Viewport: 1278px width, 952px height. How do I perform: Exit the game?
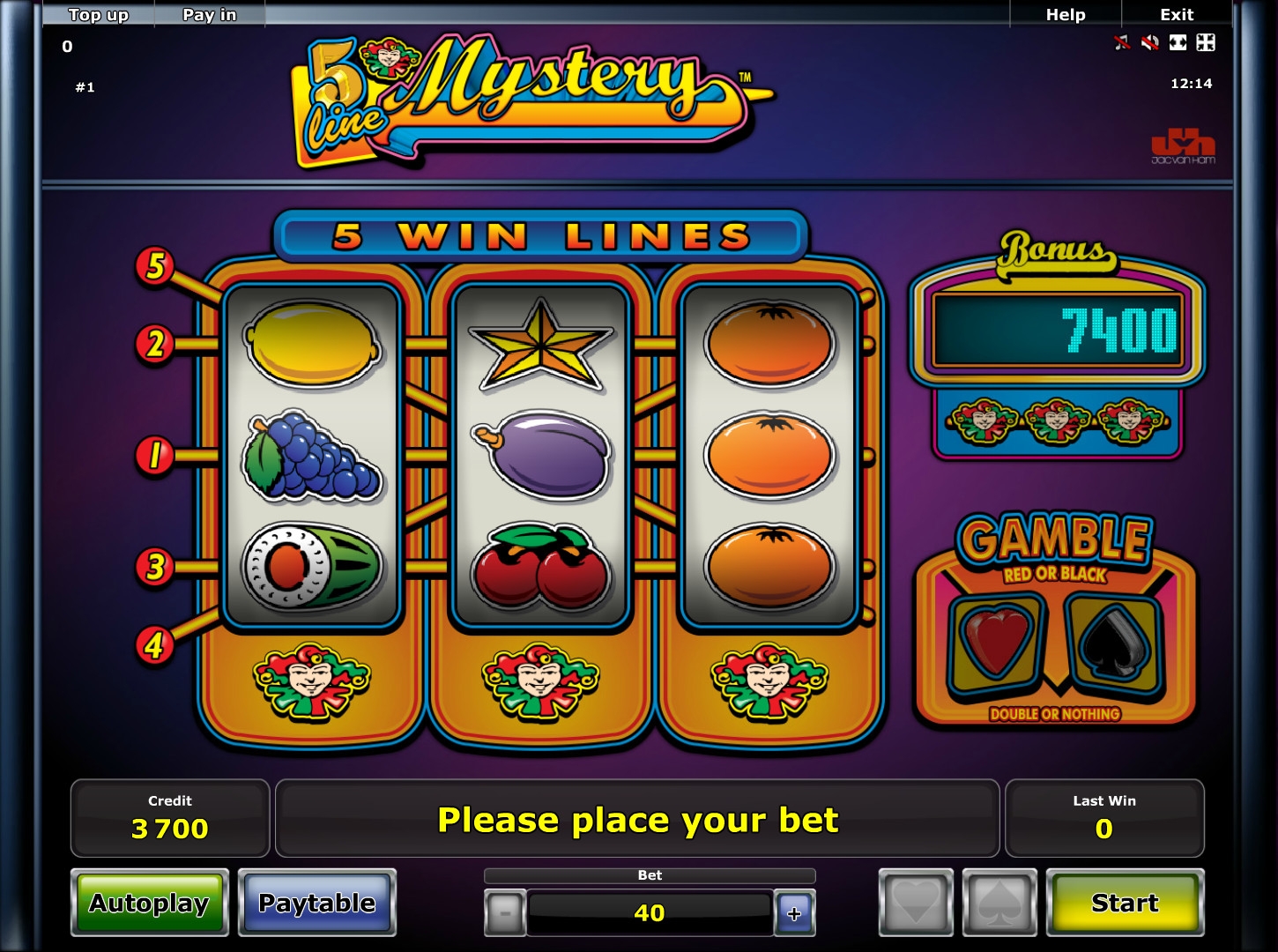pyautogui.click(x=1177, y=14)
